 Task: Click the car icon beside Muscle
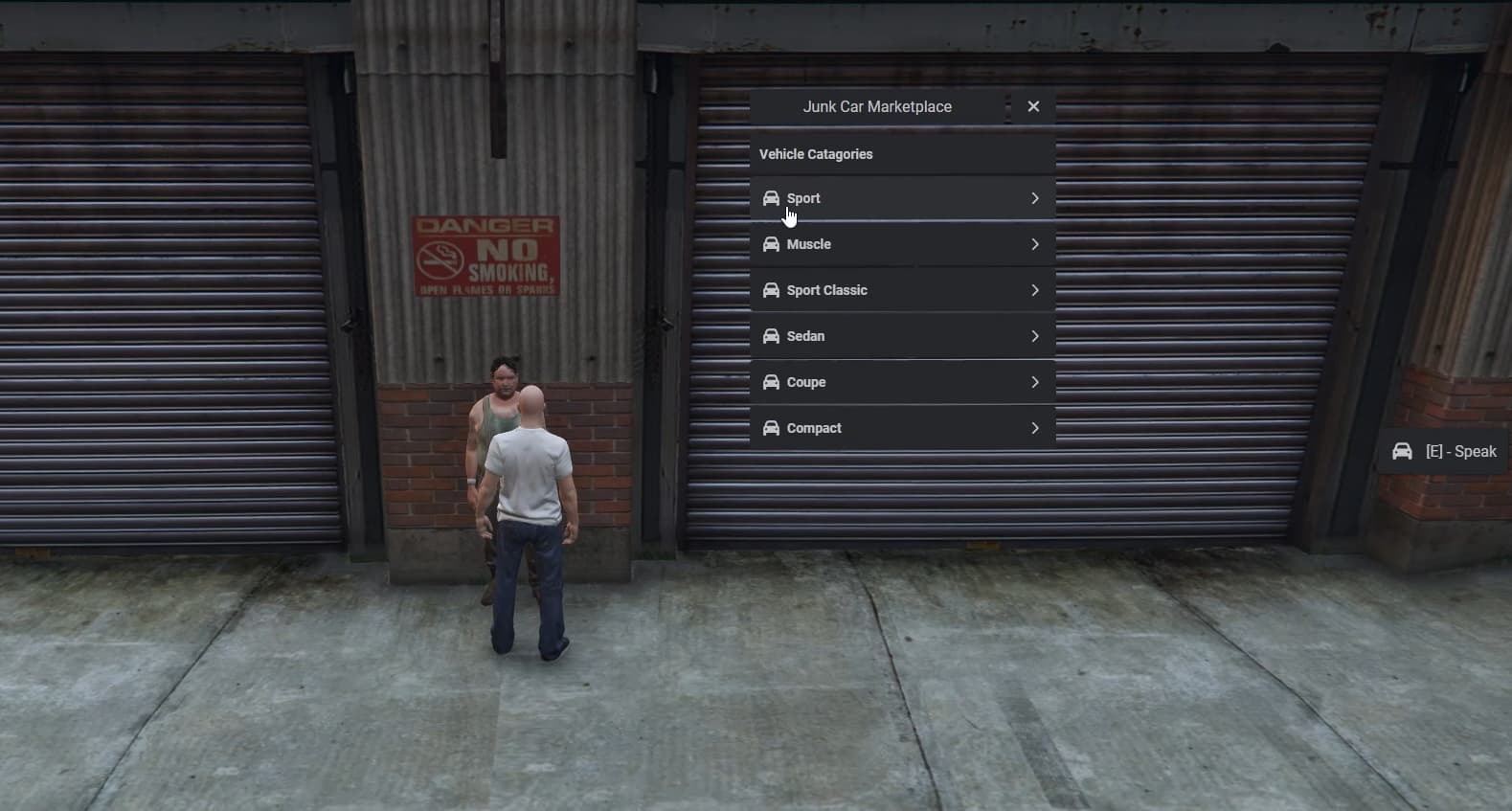(772, 244)
